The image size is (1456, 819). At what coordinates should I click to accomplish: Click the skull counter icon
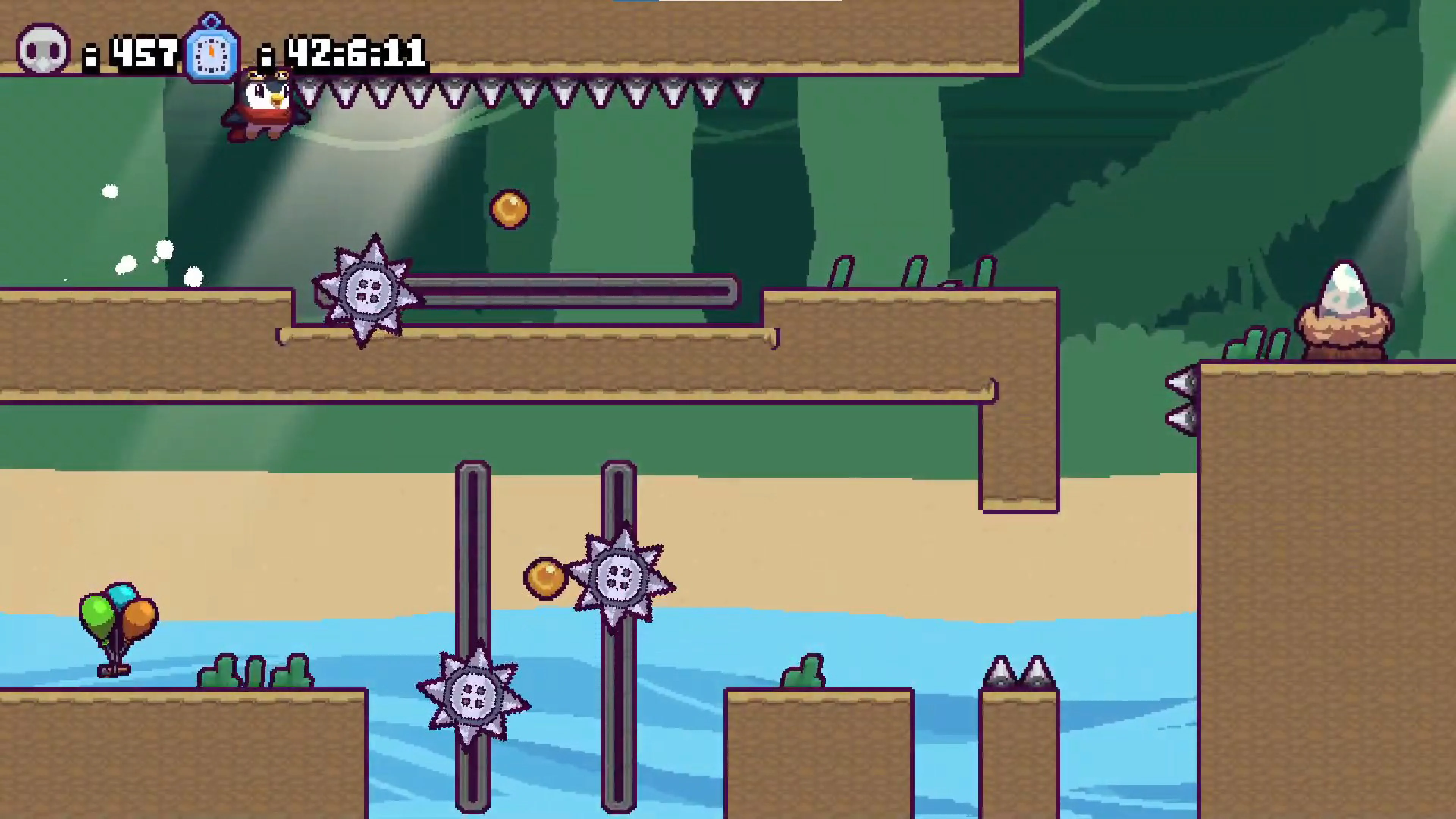[42, 51]
